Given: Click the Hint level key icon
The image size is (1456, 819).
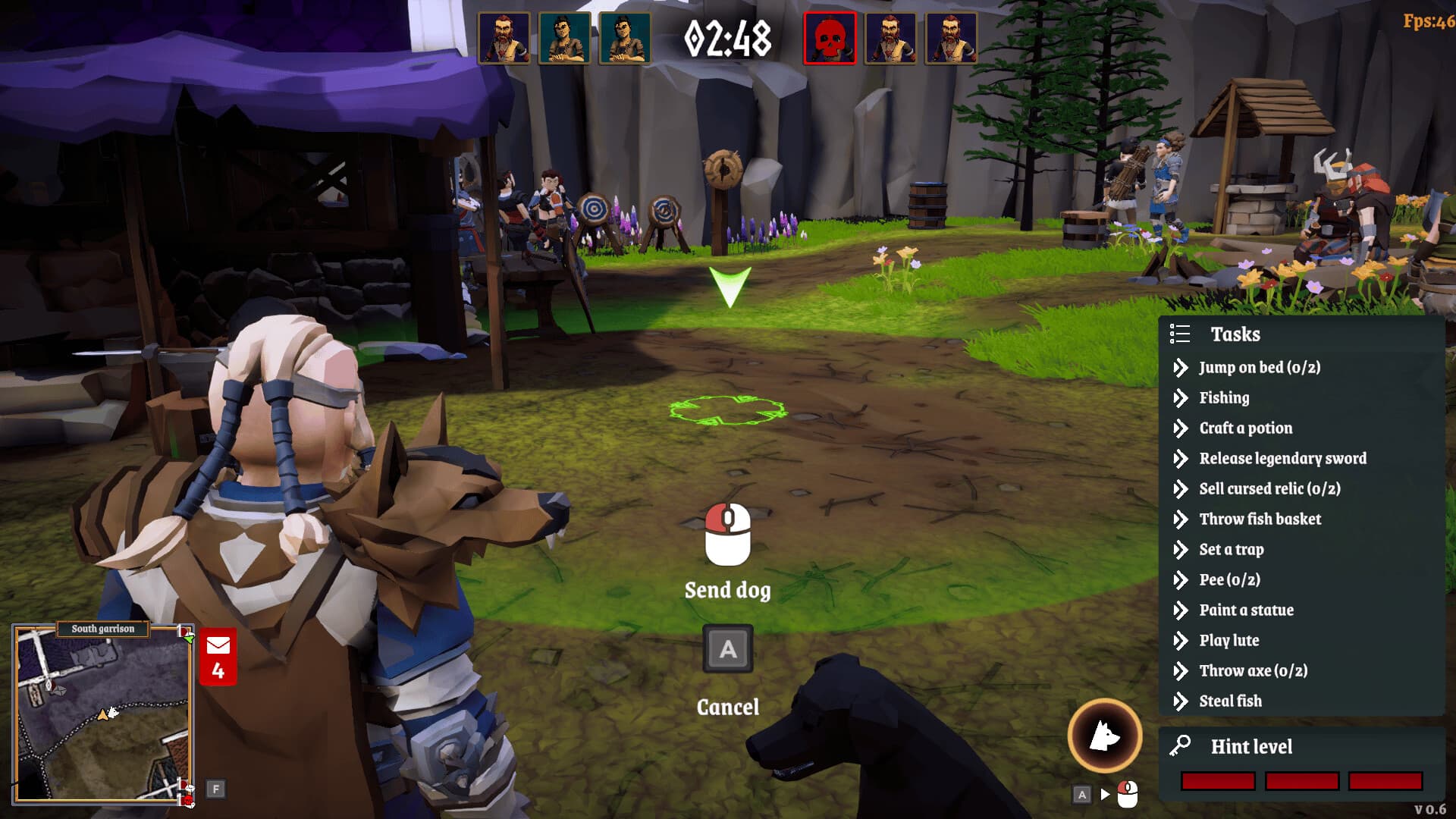Looking at the screenshot, I should click(1180, 746).
